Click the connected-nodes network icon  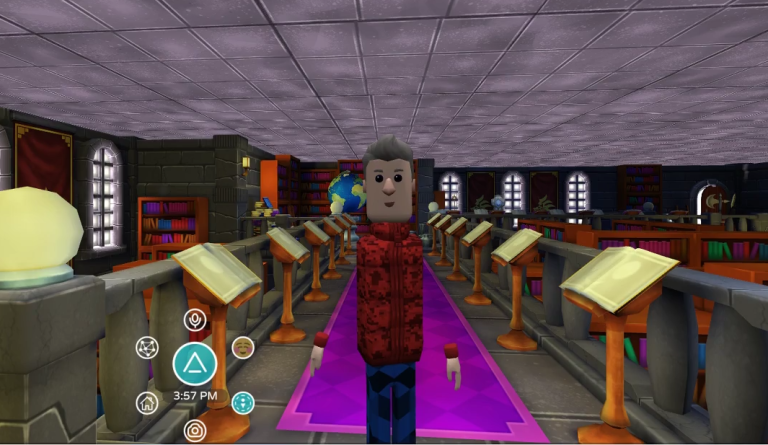coord(147,348)
